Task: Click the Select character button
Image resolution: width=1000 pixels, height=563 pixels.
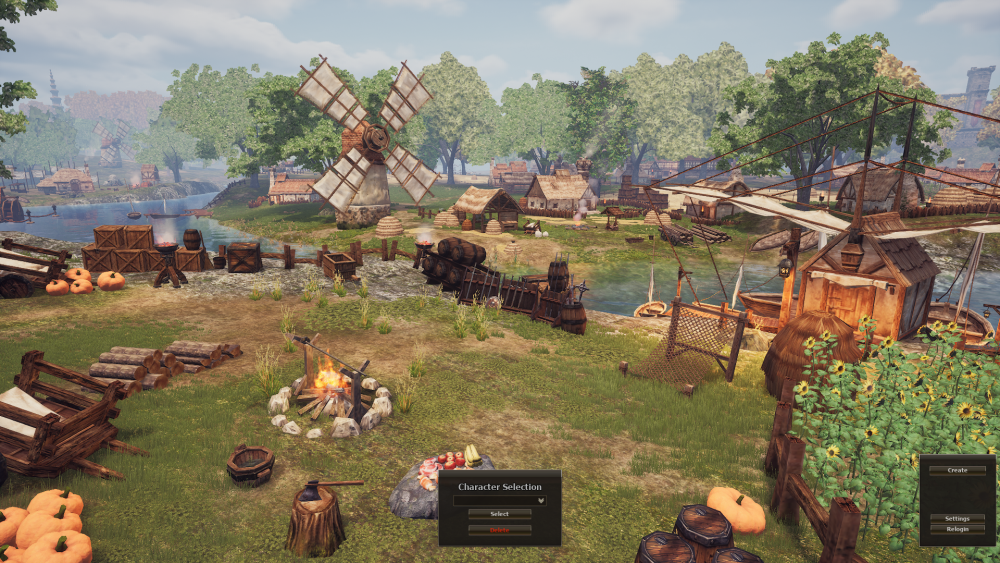Action: coord(499,514)
